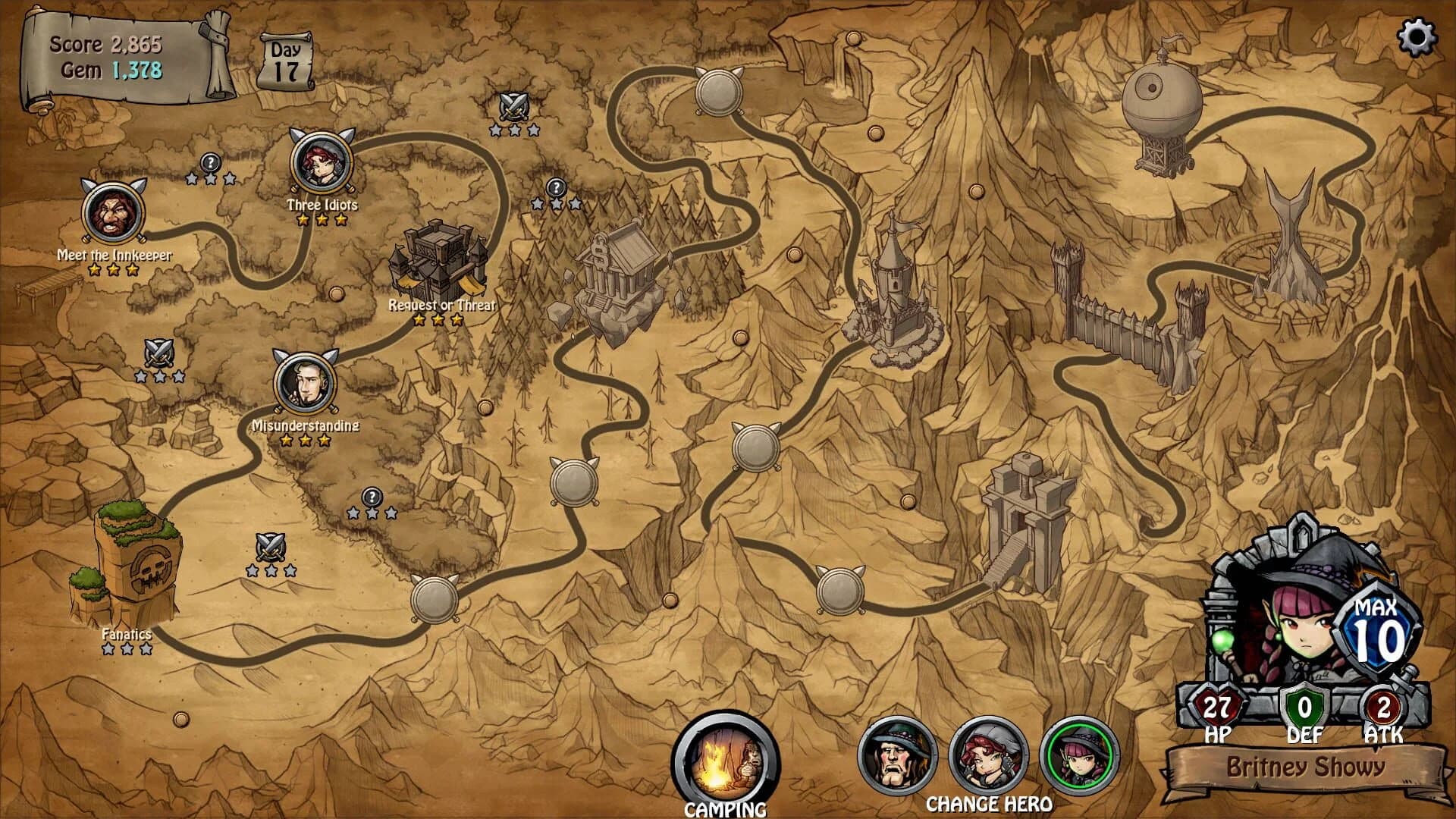Screen dimensions: 1456x819
Task: Open the mystery question mark node near Three Idiots
Action: point(209,163)
